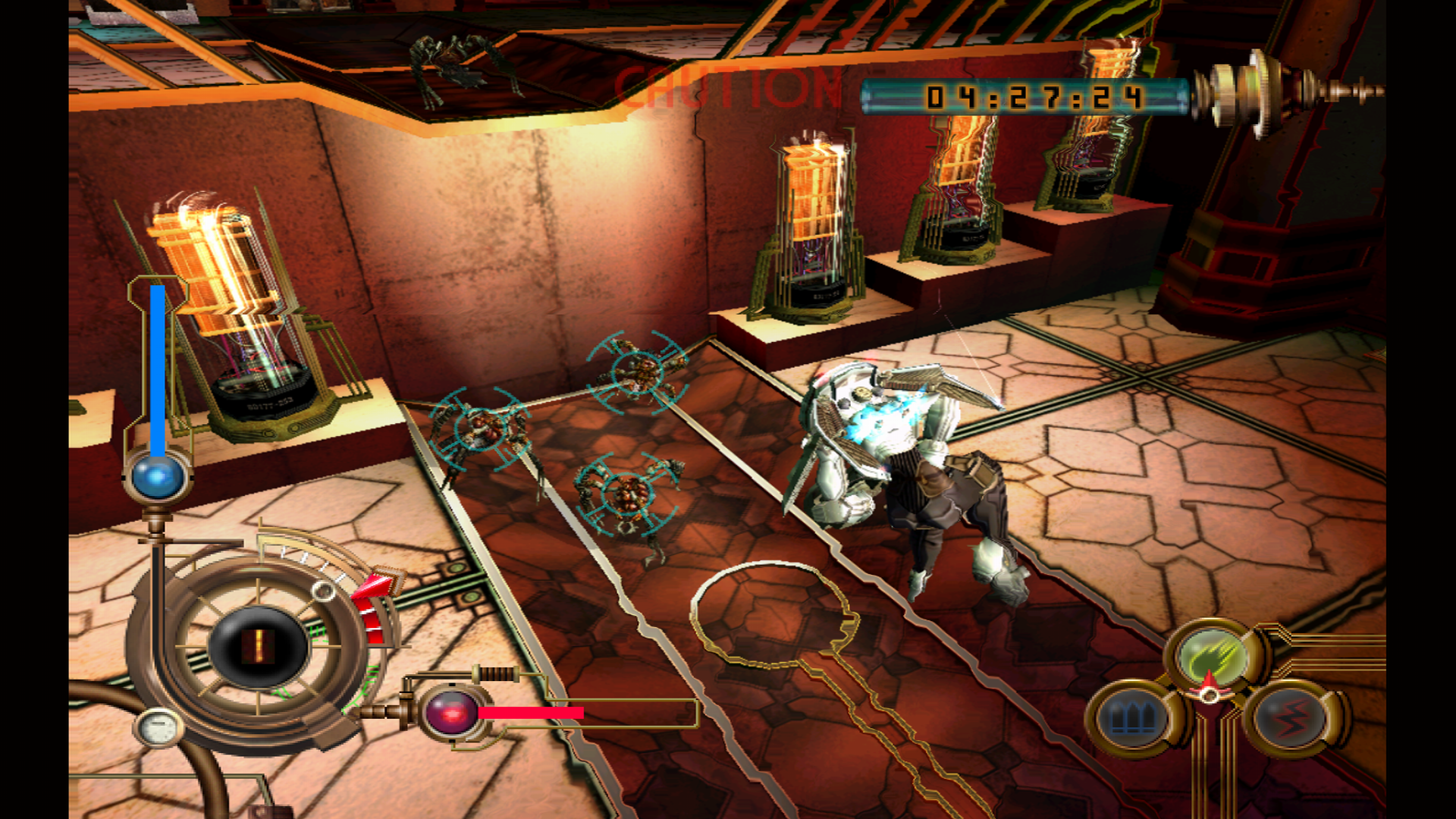The image size is (1456, 819).
Task: Click the red orb beside the red bar
Action: coord(451,713)
